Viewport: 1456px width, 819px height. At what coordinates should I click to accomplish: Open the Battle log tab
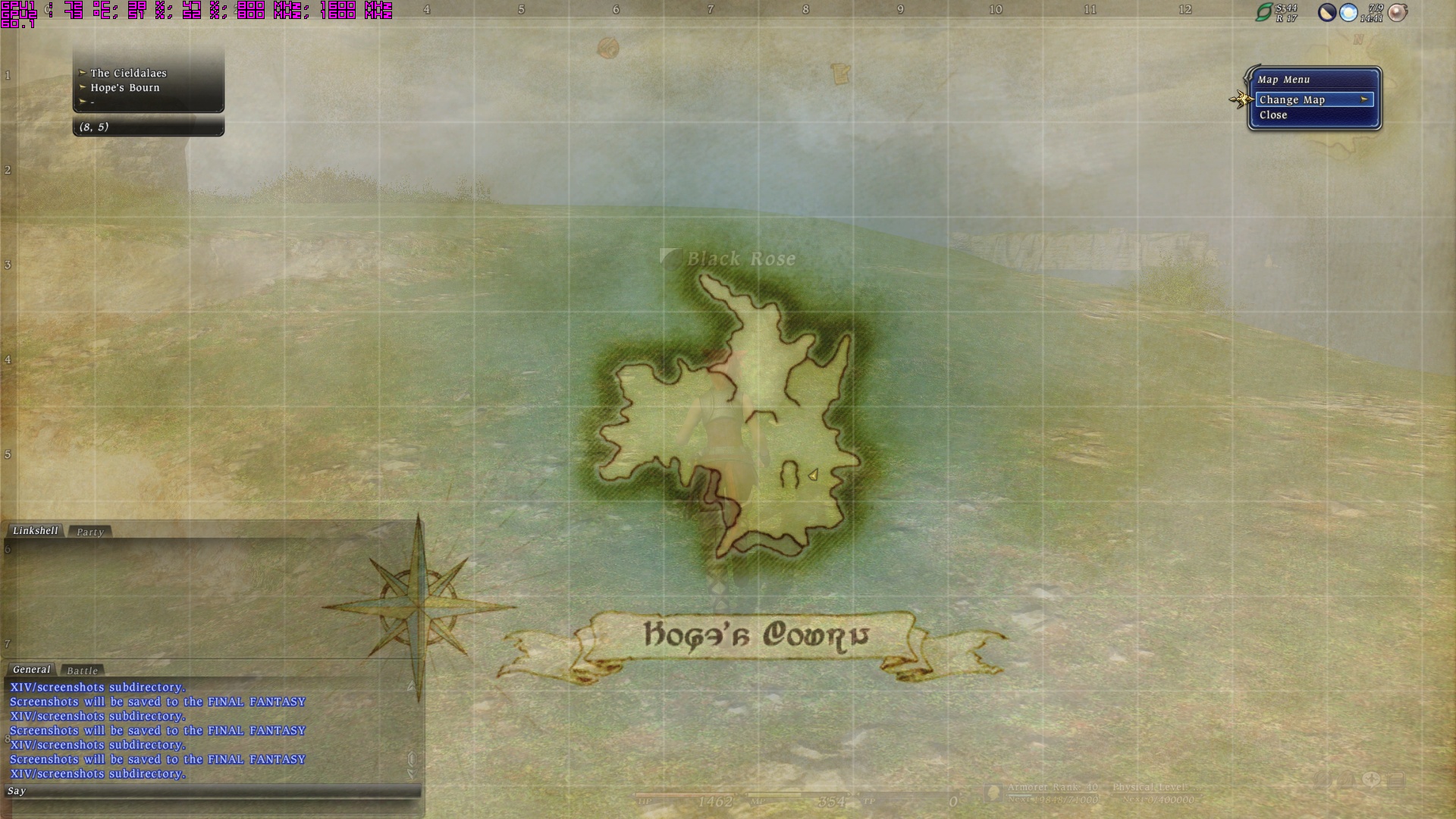click(x=82, y=670)
